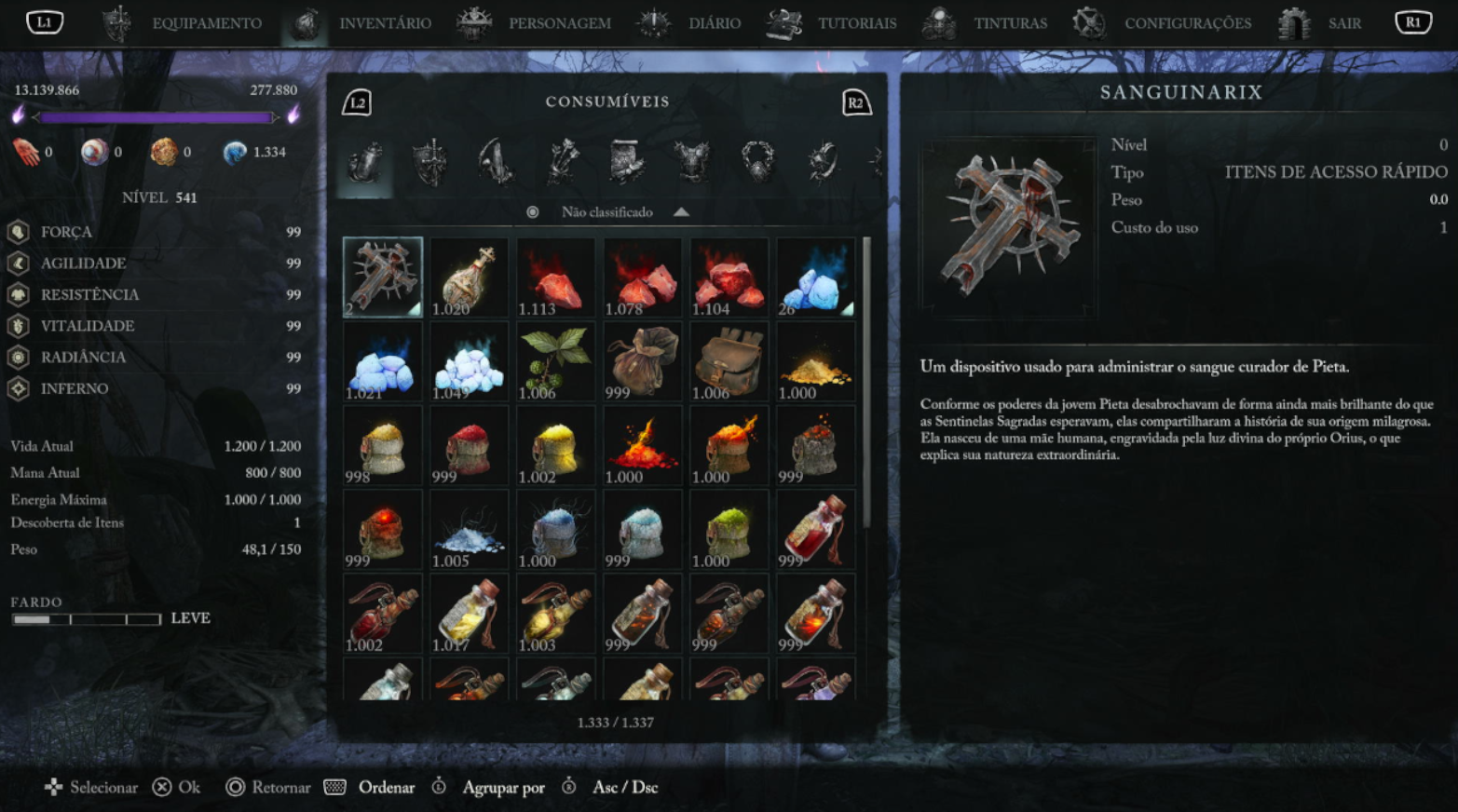Open the 'Não classificado' sort dropdown

(x=607, y=212)
